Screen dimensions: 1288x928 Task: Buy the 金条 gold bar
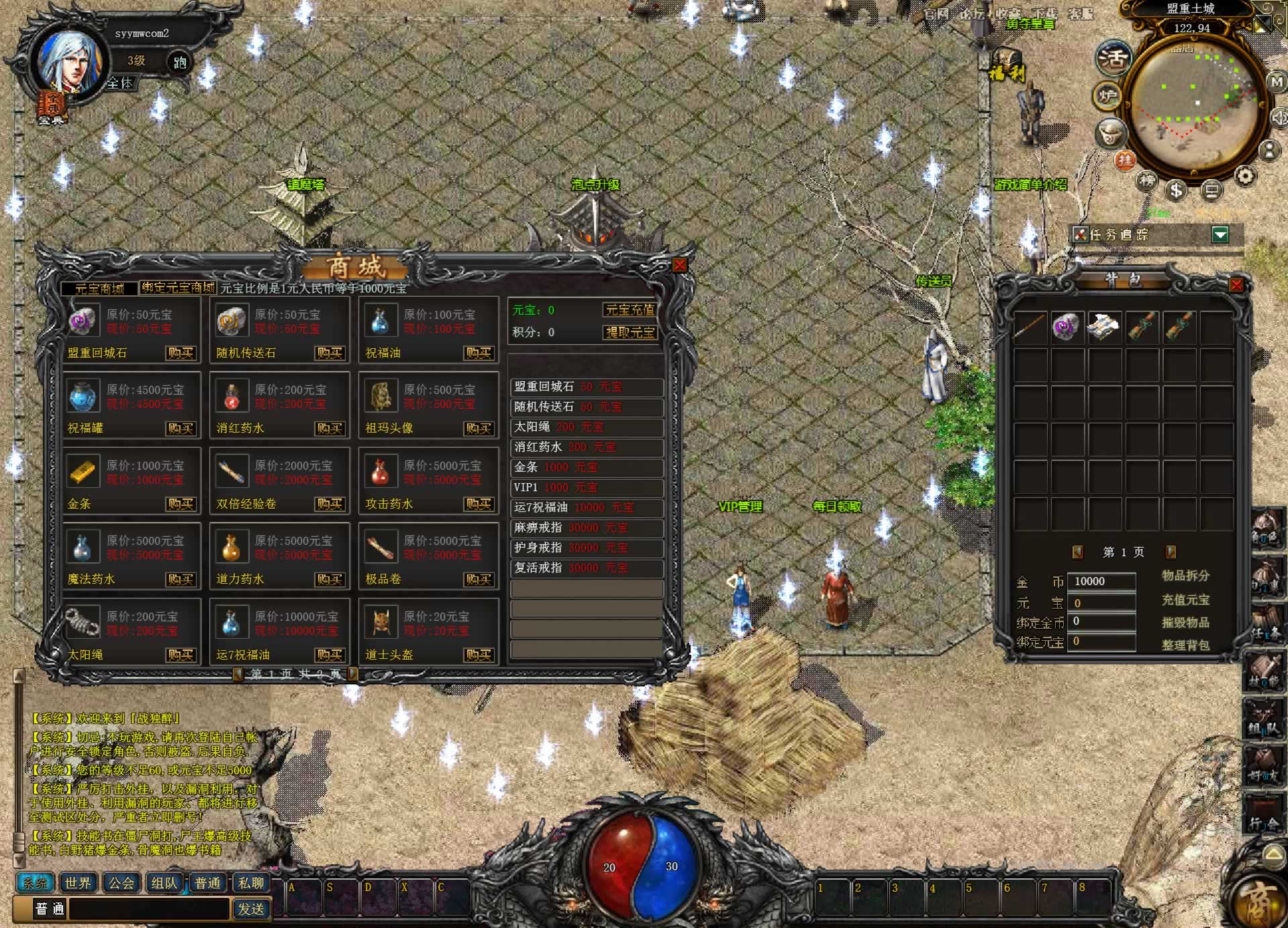click(x=180, y=504)
